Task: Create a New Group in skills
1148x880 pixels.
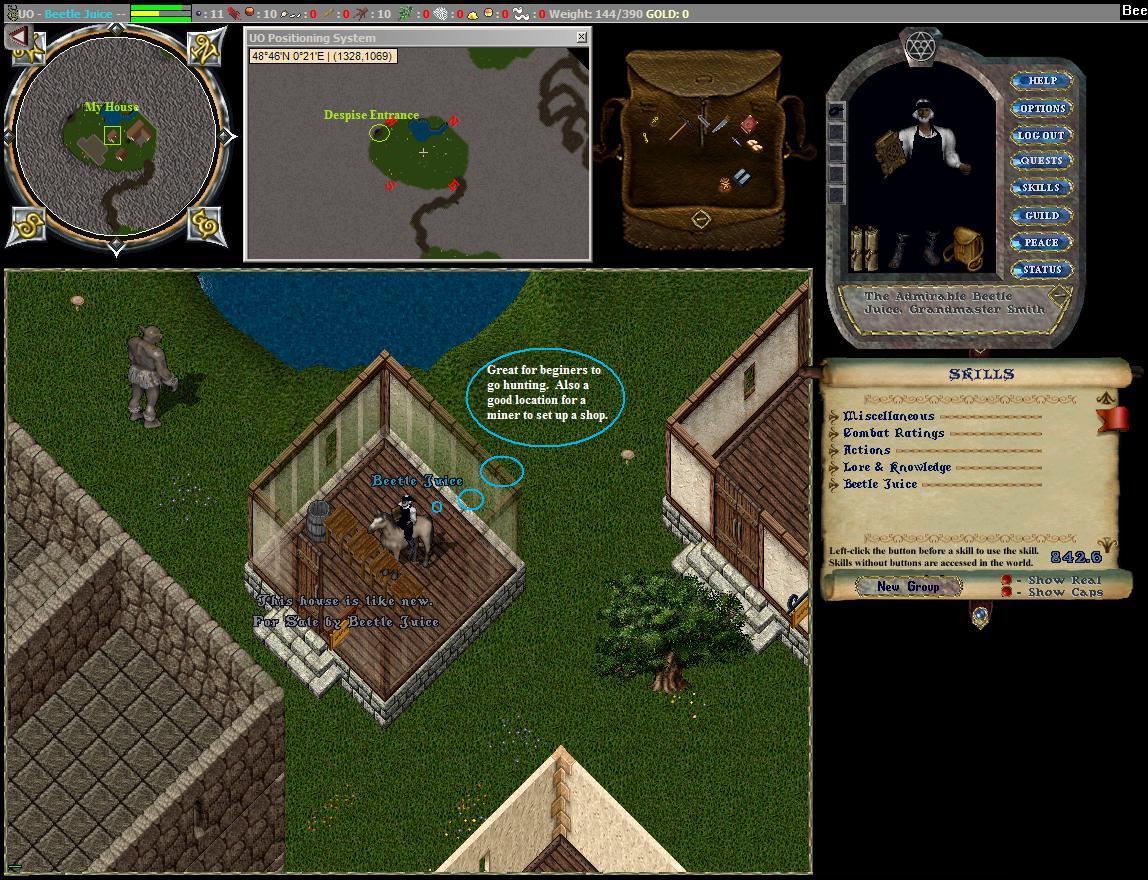Action: (x=908, y=587)
